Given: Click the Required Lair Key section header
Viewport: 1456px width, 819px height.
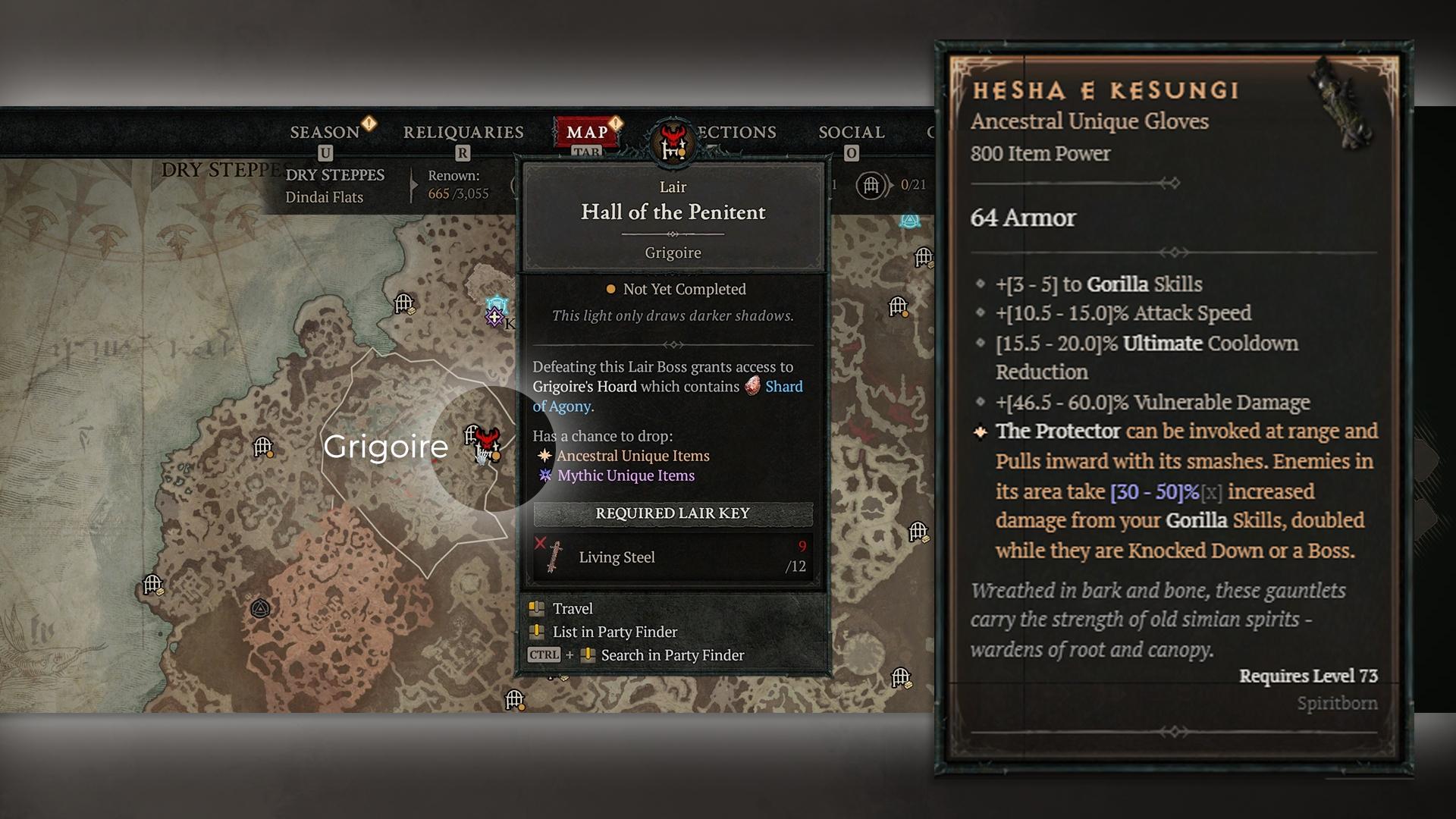Looking at the screenshot, I should pyautogui.click(x=672, y=513).
